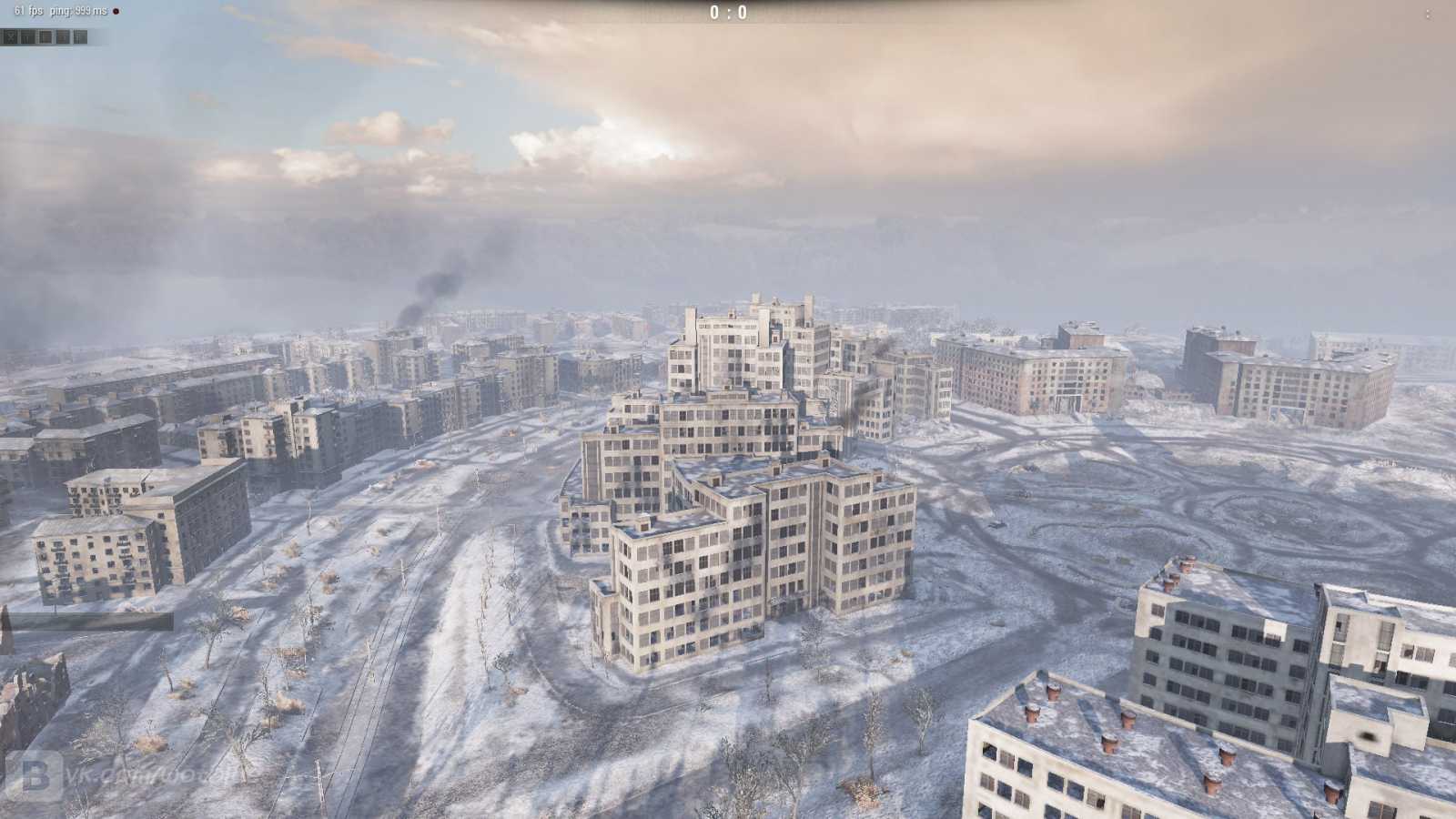Click the red server connection dot beside ping
Viewport: 1456px width, 819px height.
click(x=116, y=11)
